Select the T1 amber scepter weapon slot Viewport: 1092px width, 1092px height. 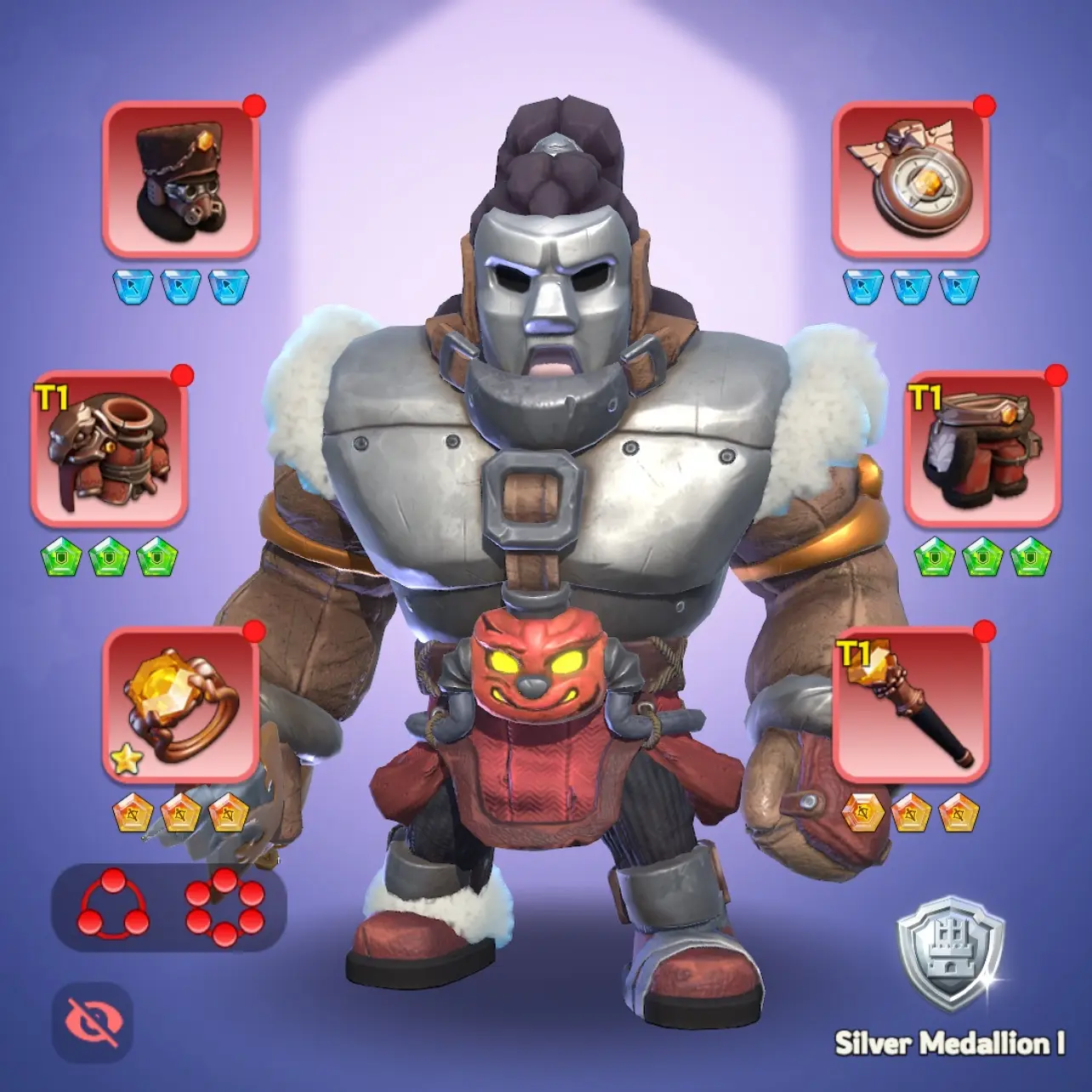click(x=910, y=704)
